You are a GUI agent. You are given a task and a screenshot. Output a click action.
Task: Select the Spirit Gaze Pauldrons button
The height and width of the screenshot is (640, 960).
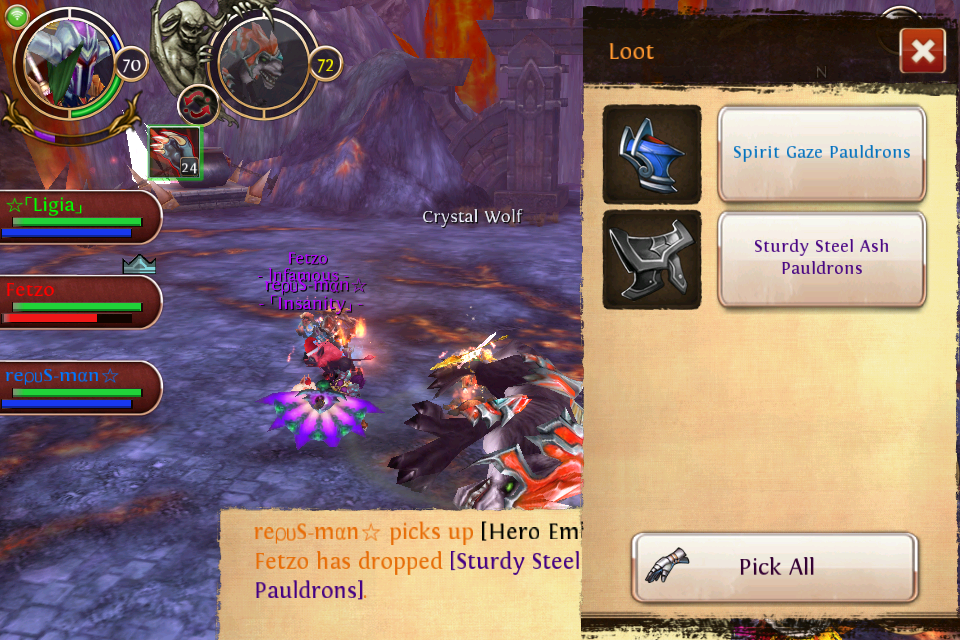coord(821,153)
